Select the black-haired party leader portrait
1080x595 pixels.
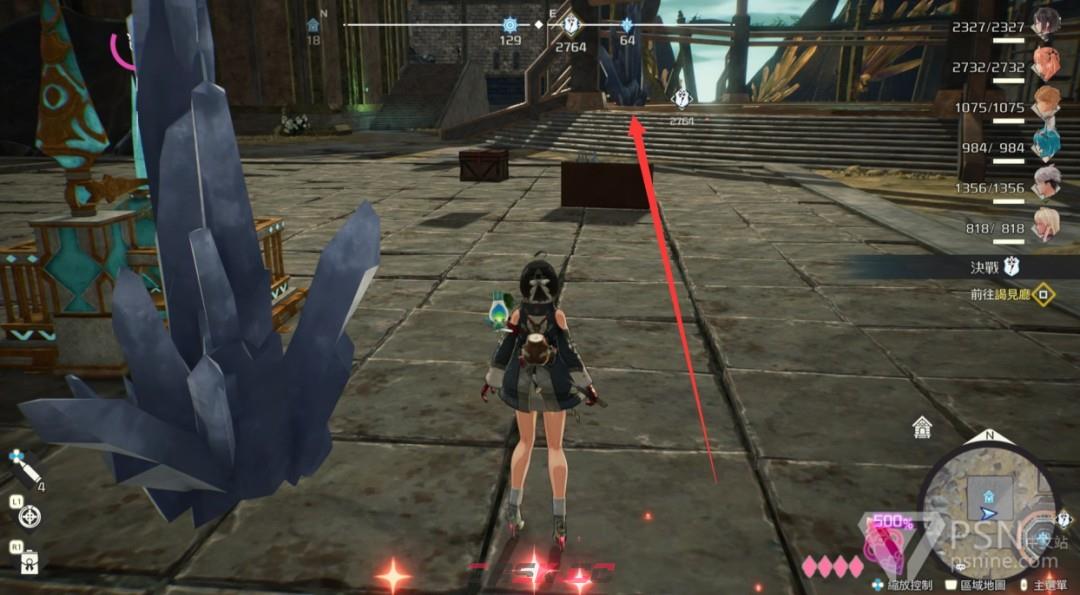pyautogui.click(x=1046, y=22)
